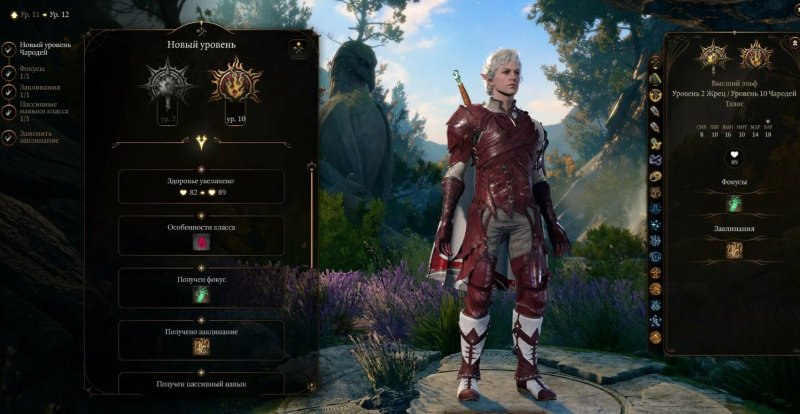Viewport: 800px width, 414px height.
Task: Choose the level 10 Sorcerer class emblem
Action: [235, 83]
